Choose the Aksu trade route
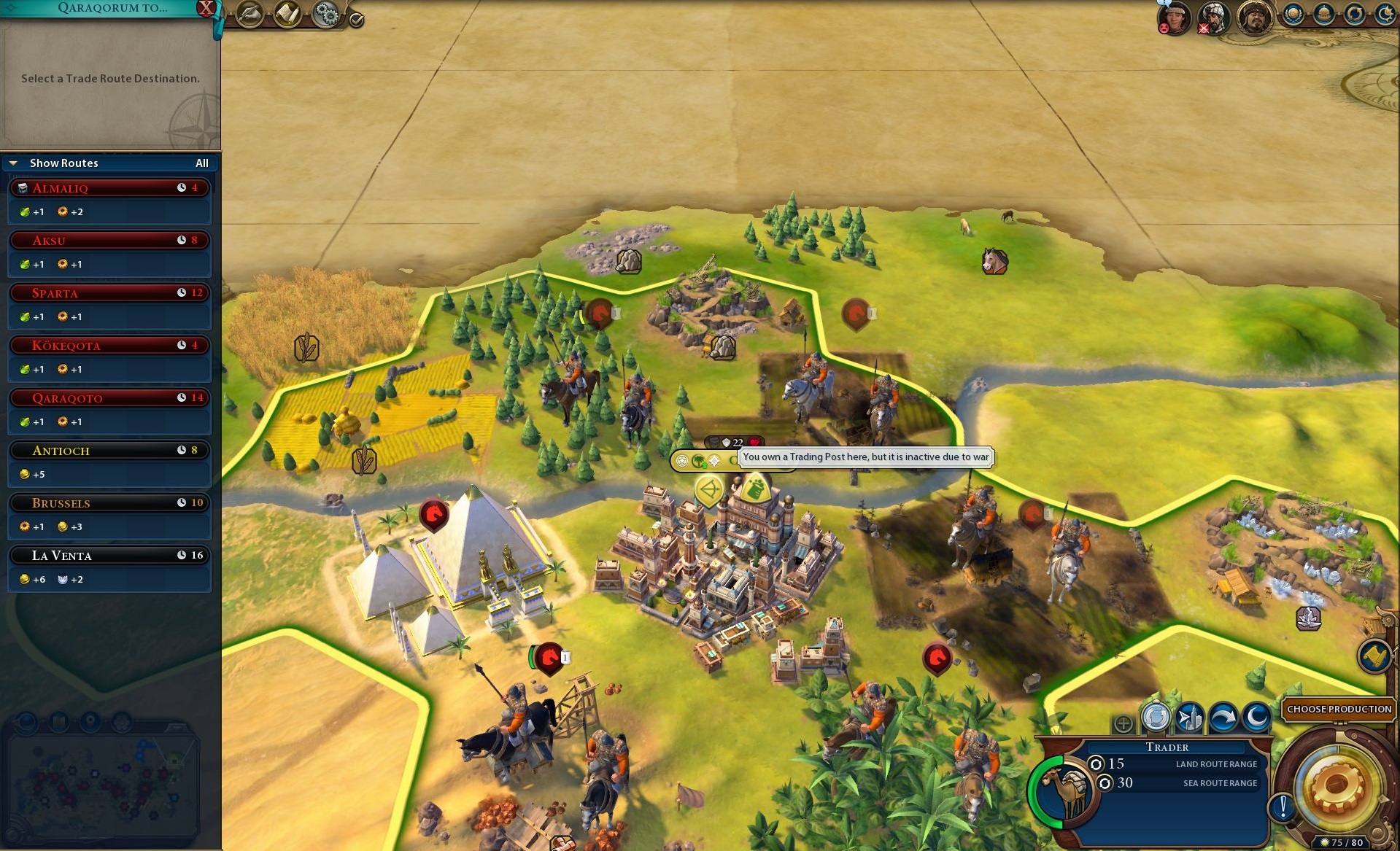The image size is (1400, 851). (109, 241)
